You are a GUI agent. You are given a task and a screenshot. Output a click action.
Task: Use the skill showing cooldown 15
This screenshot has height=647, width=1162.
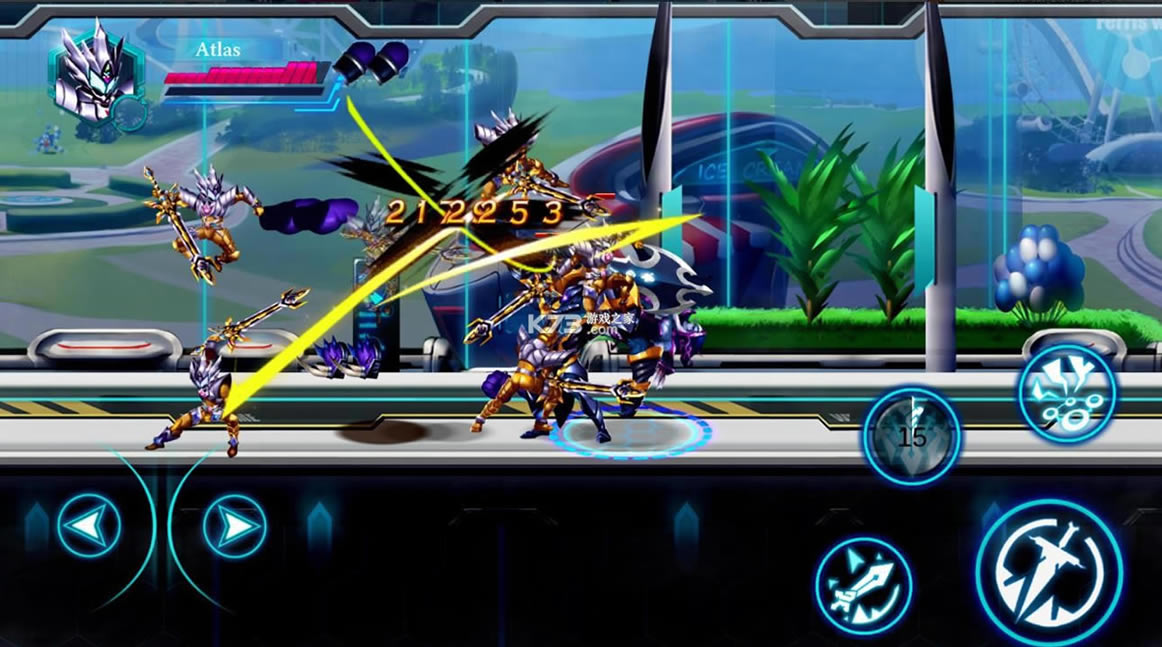point(912,436)
